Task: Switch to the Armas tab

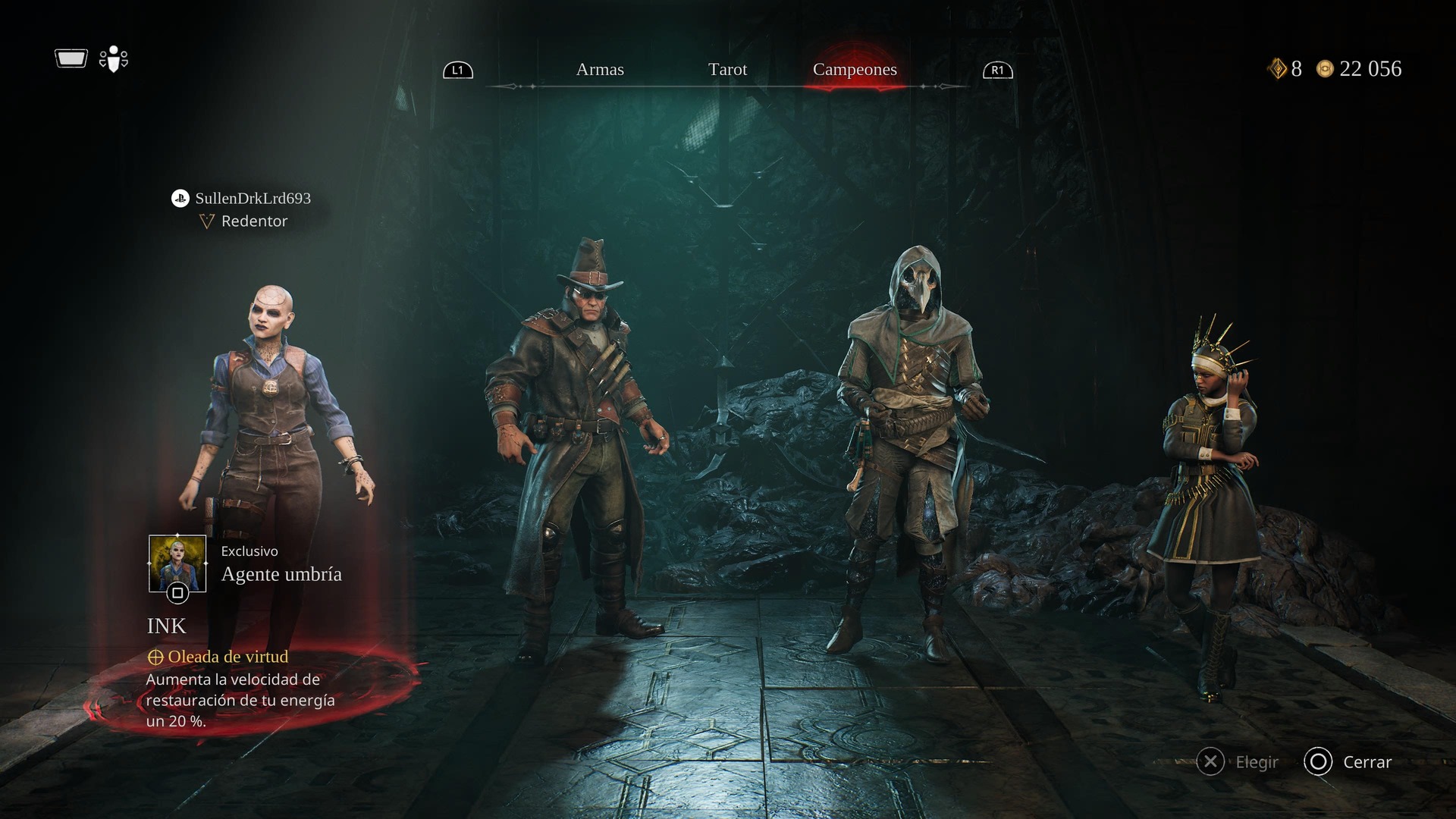Action: click(x=600, y=70)
